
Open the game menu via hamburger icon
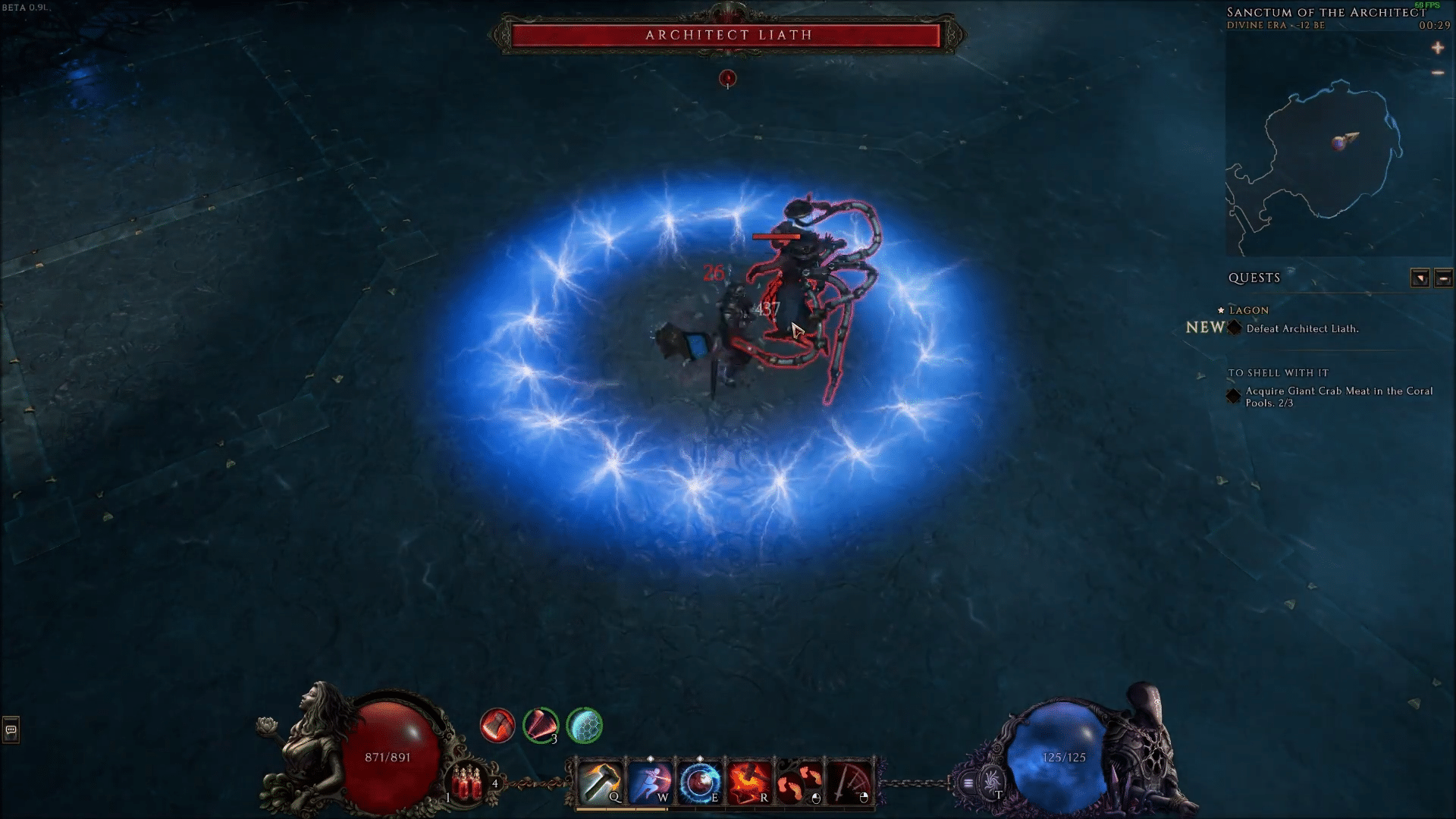968,781
